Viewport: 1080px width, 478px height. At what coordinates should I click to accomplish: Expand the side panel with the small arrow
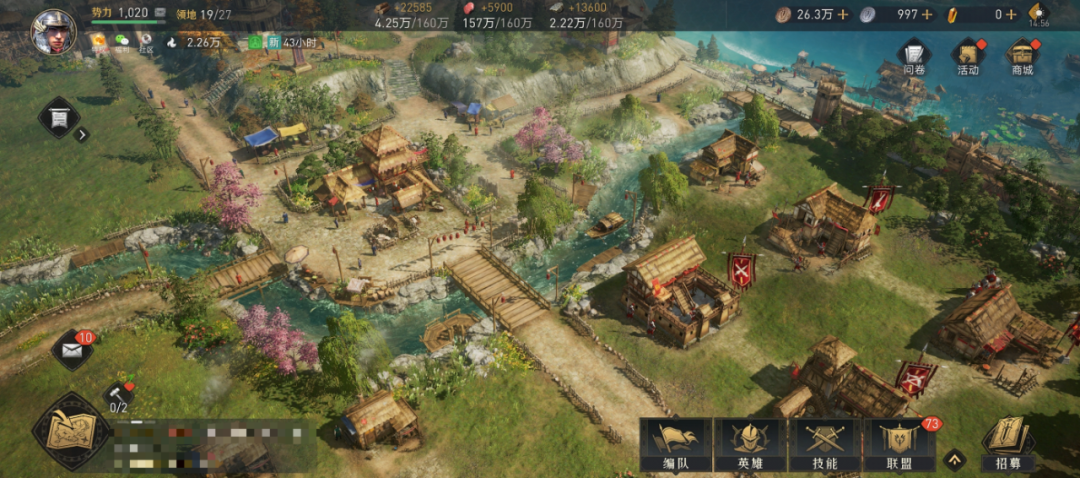pyautogui.click(x=82, y=135)
